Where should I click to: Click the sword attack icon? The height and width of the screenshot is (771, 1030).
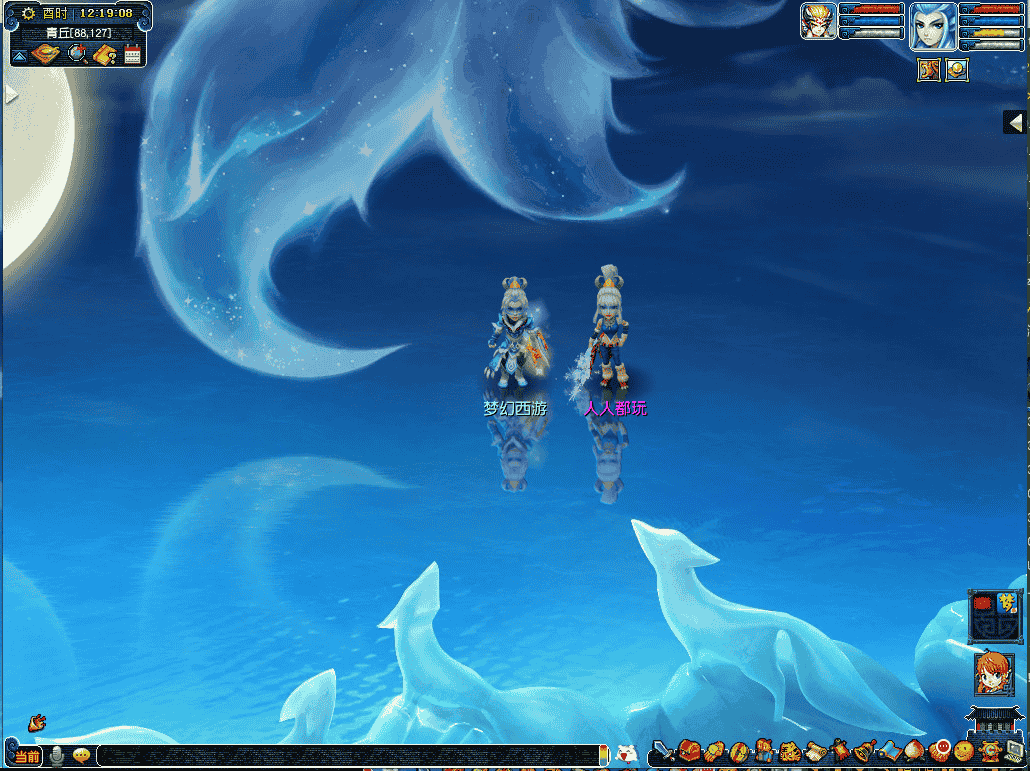[x=662, y=751]
